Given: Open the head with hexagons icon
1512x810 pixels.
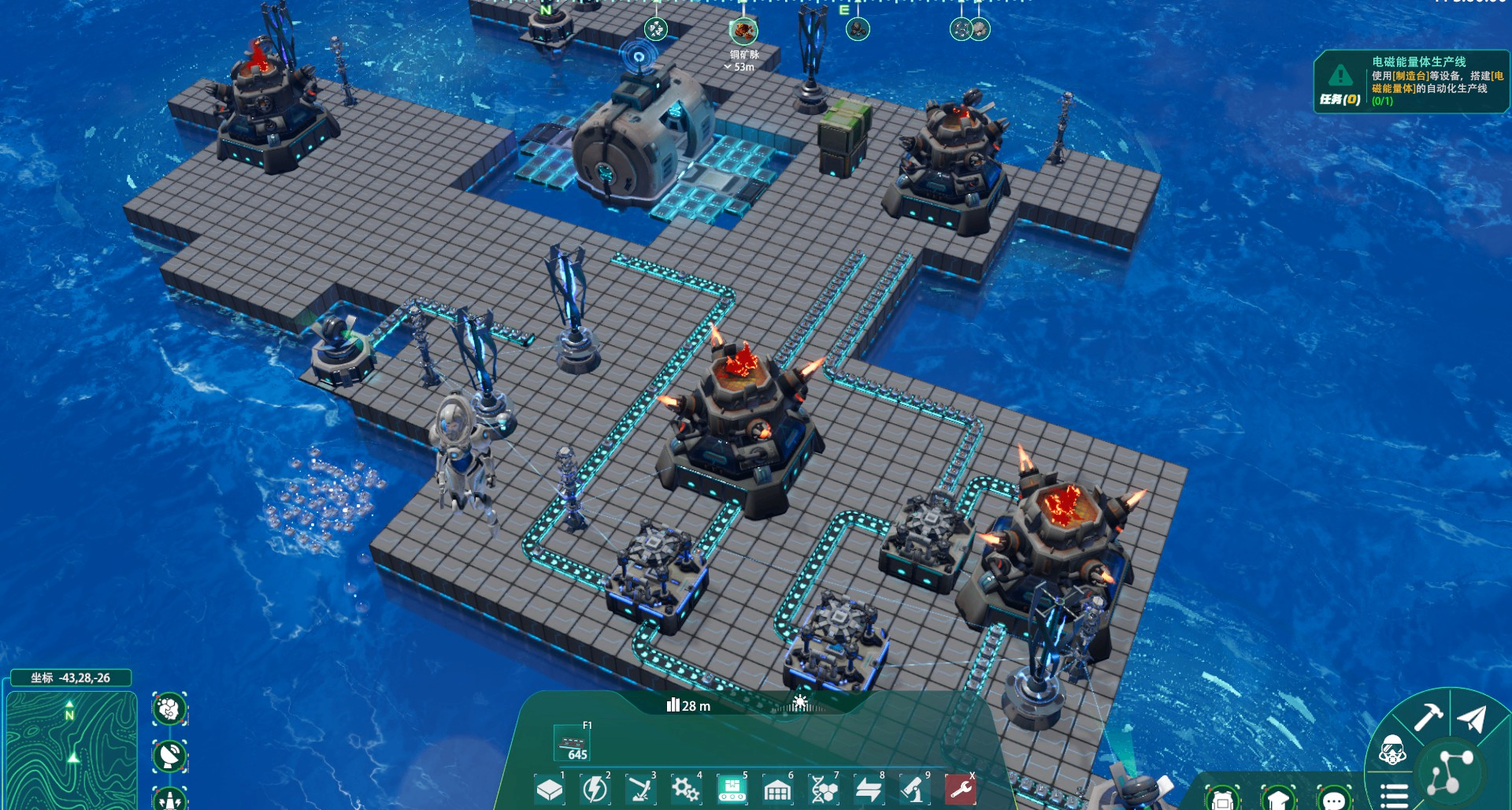Looking at the screenshot, I should tap(169, 710).
